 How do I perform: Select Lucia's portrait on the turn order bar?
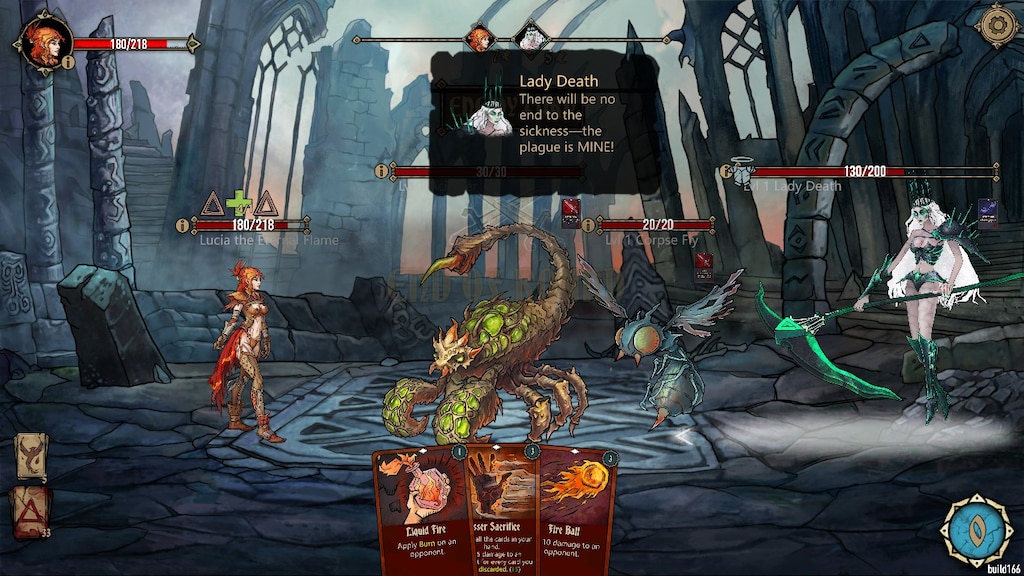tap(482, 40)
